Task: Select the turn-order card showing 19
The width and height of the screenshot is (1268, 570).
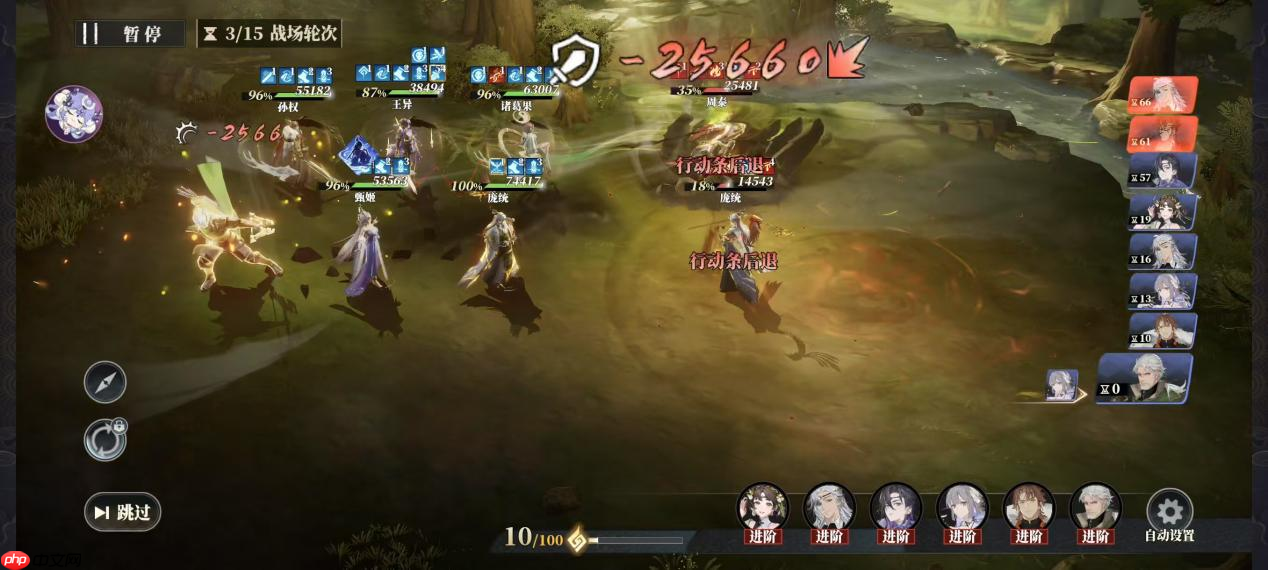Action: coord(1163,213)
